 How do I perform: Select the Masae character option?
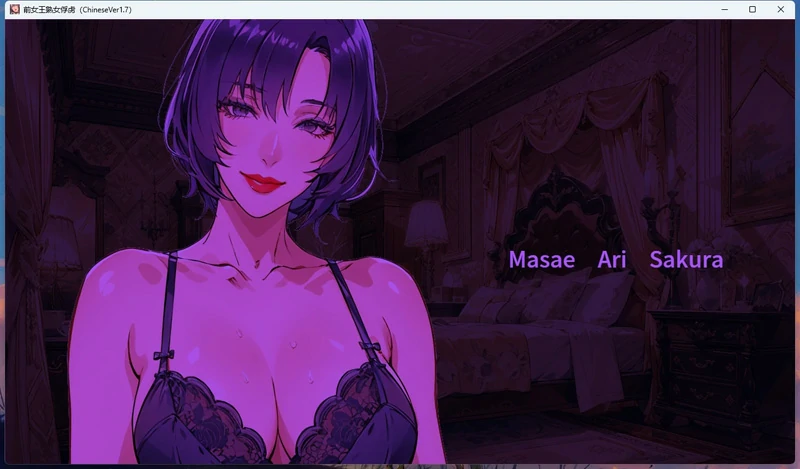(x=542, y=260)
